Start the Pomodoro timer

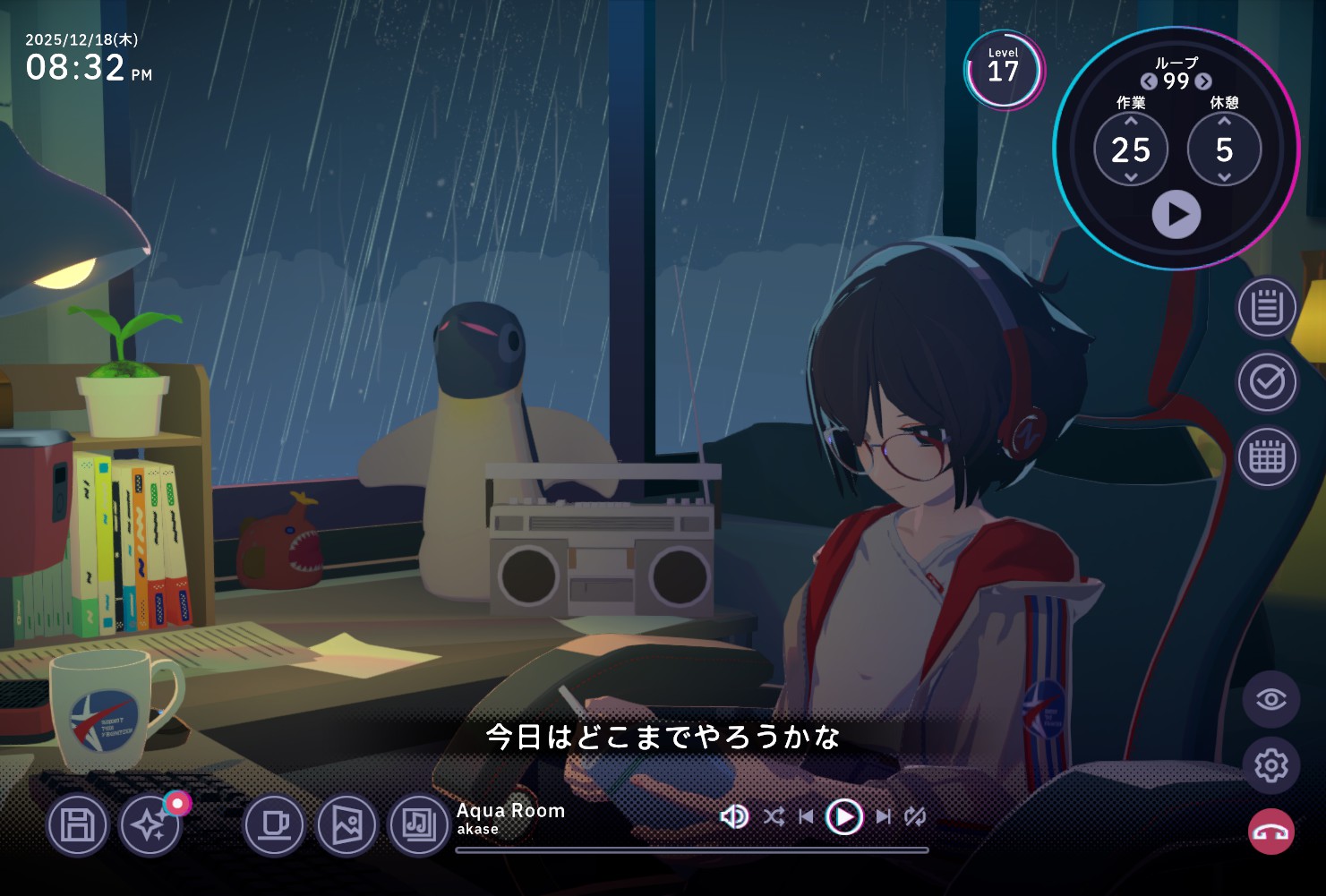1176,215
